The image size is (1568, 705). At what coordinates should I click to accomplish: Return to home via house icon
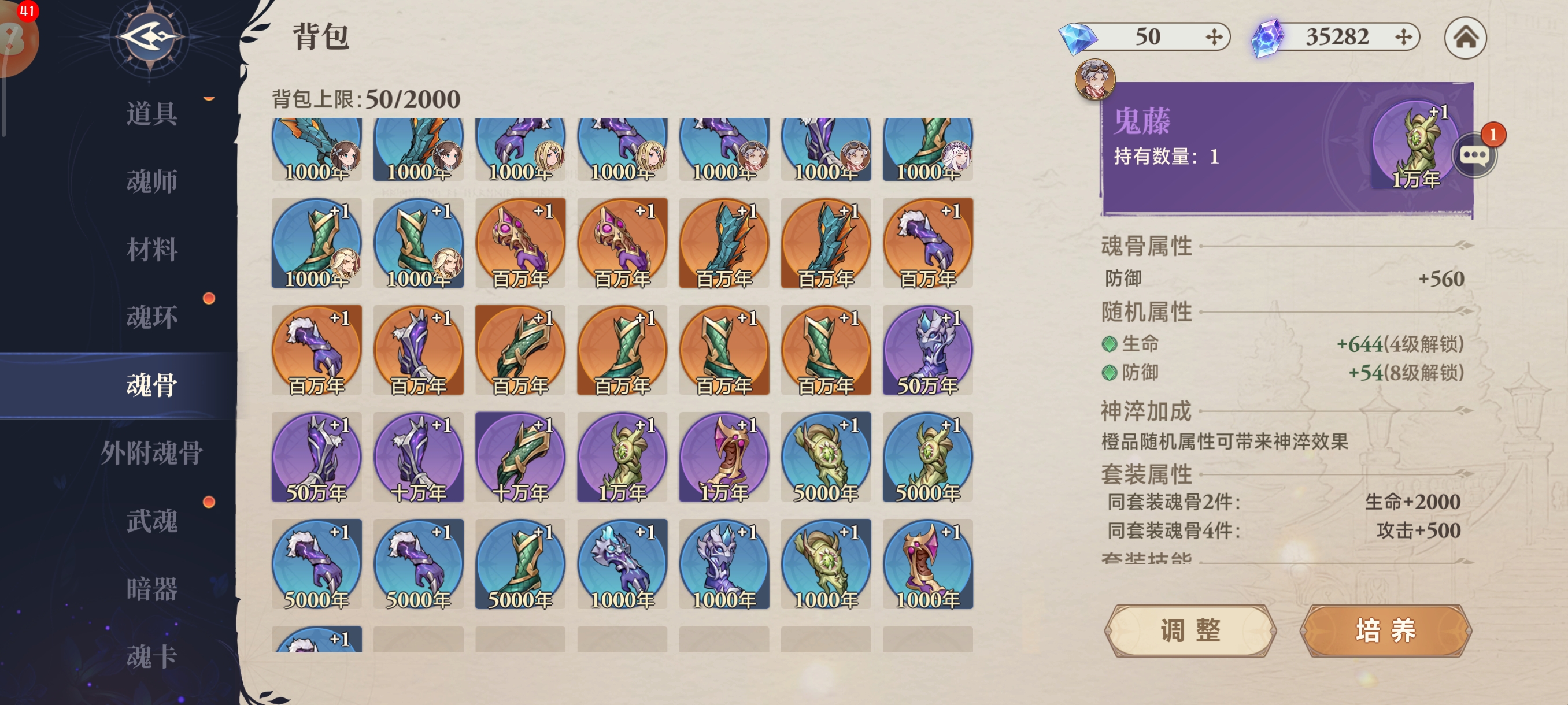click(1465, 38)
